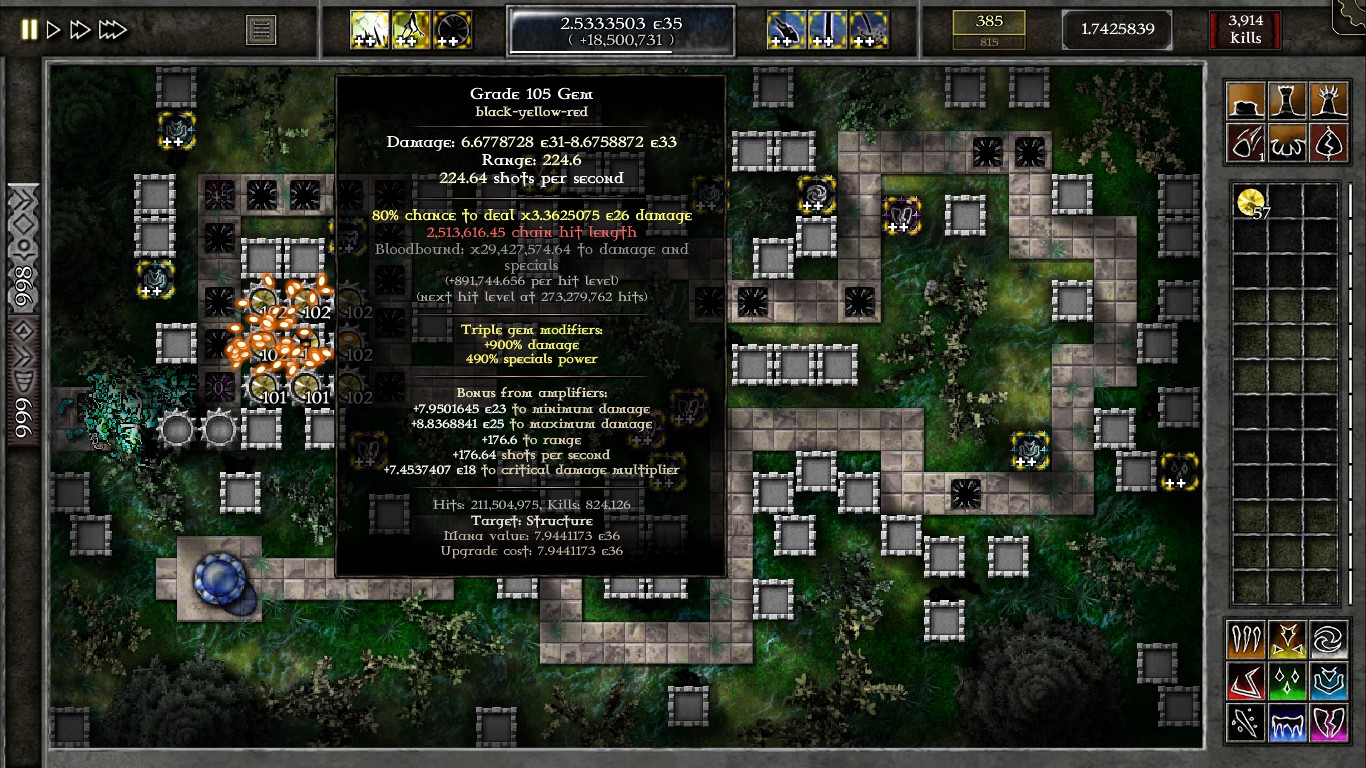
Task: Select the wall building tool
Action: point(1246,100)
